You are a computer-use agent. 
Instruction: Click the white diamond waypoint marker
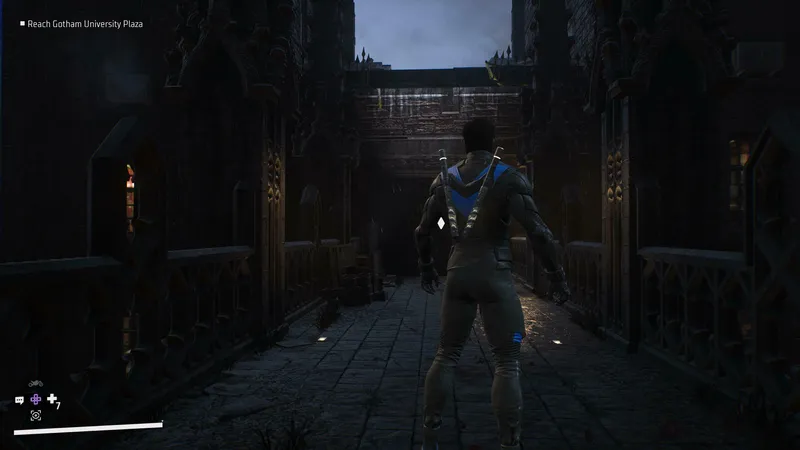pyautogui.click(x=441, y=223)
